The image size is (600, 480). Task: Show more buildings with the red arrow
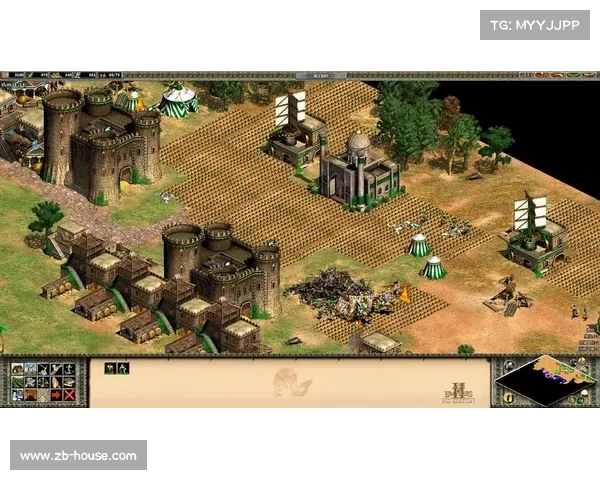[56, 395]
